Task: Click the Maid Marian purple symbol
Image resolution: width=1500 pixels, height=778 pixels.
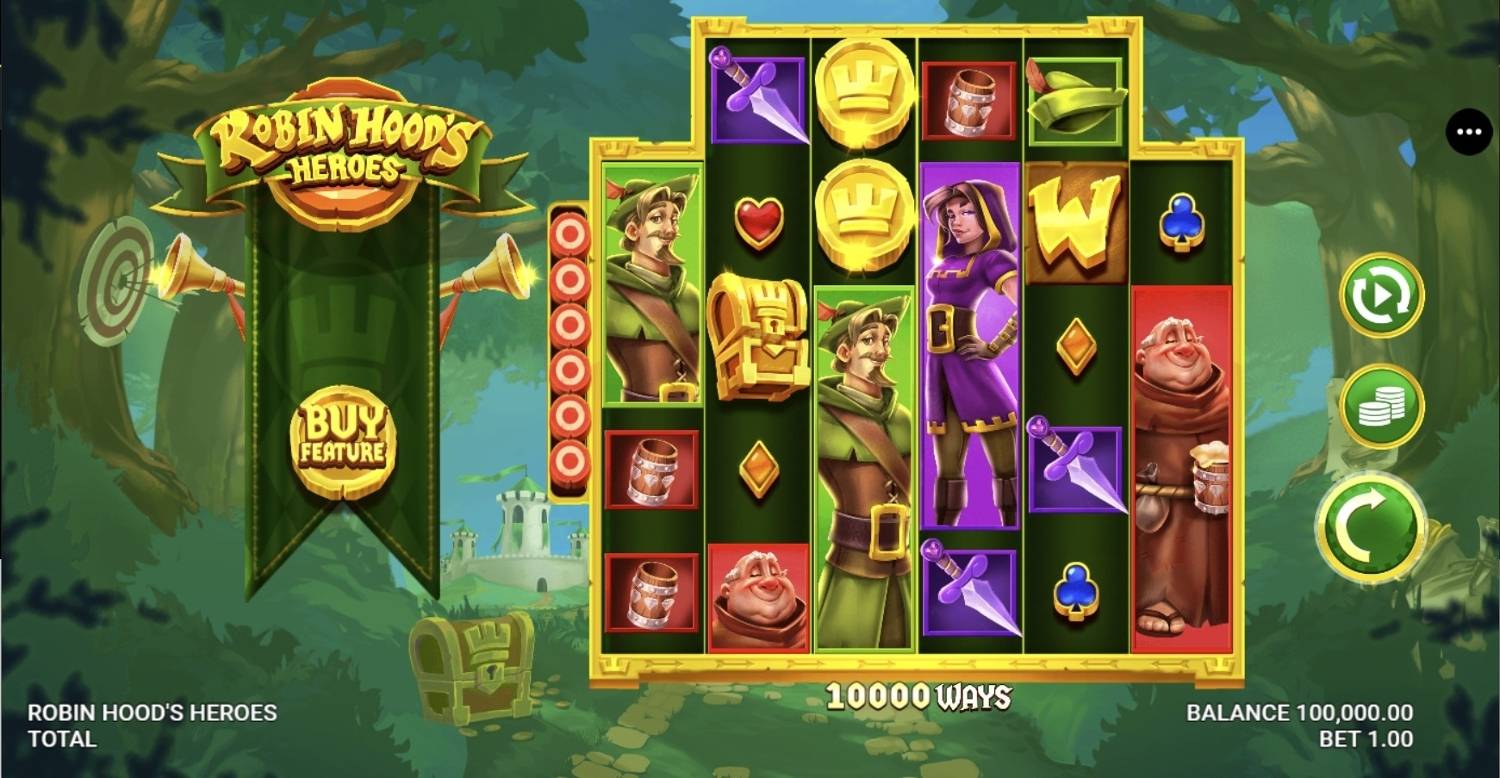Action: 972,340
